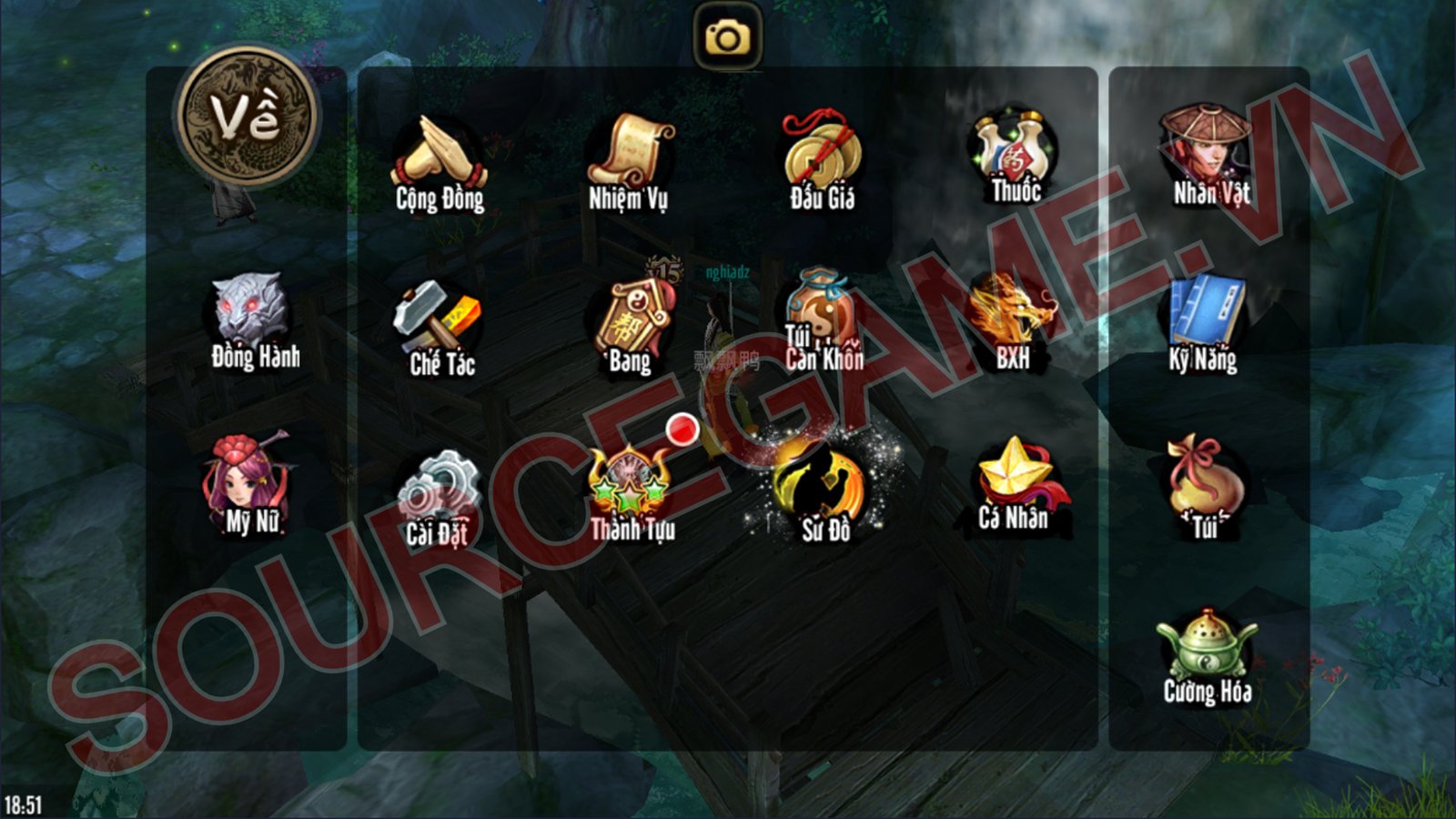Screen dimensions: 1456x819
Task: Open the Cá Nhân personal menu
Action: (1015, 482)
